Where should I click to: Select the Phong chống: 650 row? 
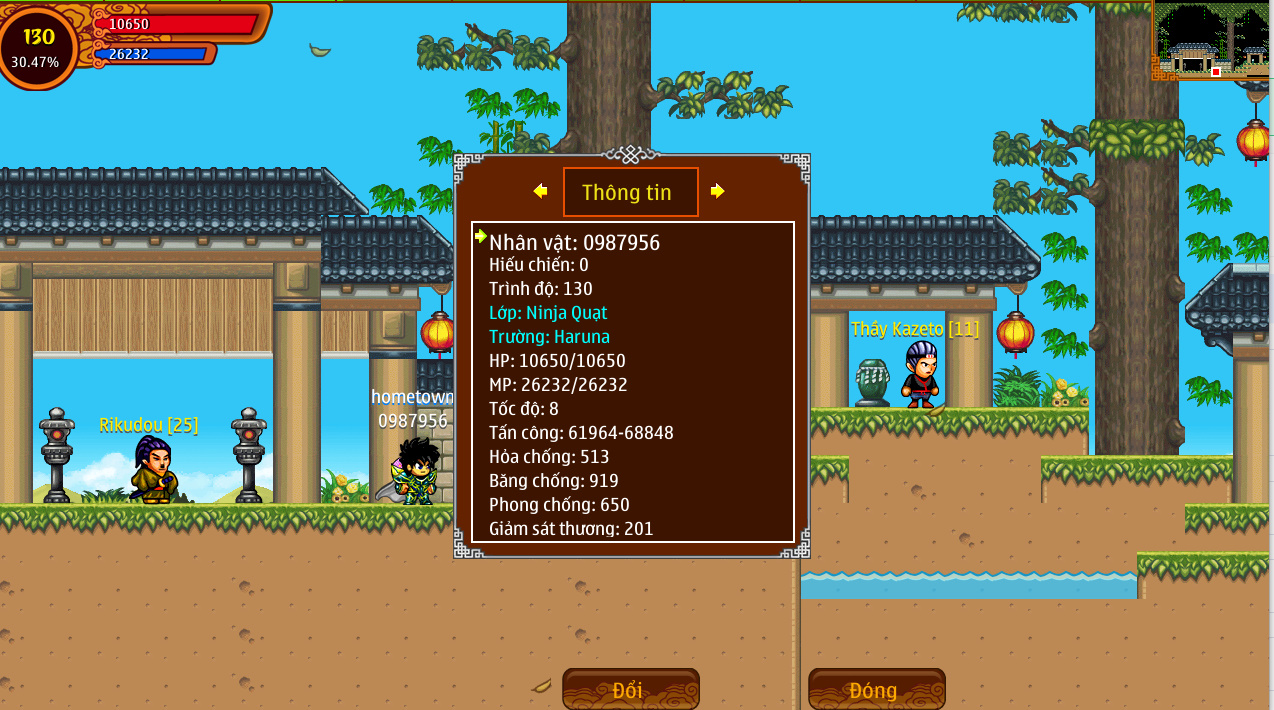tap(559, 505)
